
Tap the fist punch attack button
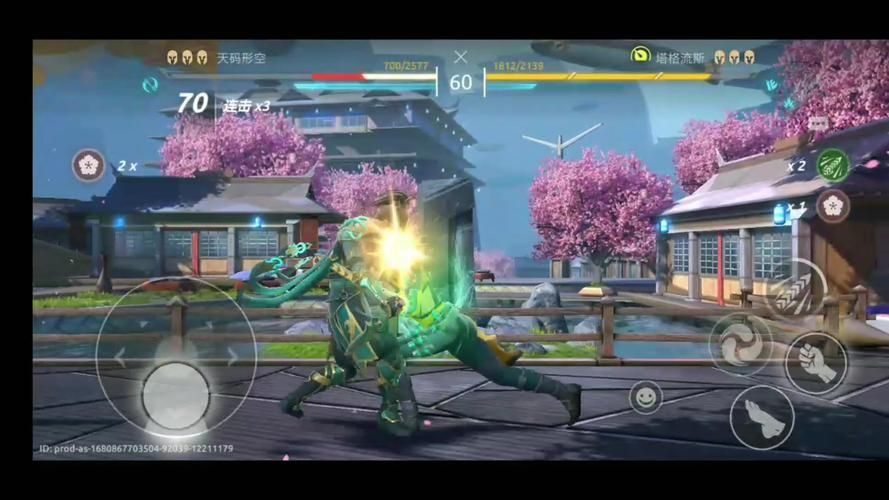point(816,363)
